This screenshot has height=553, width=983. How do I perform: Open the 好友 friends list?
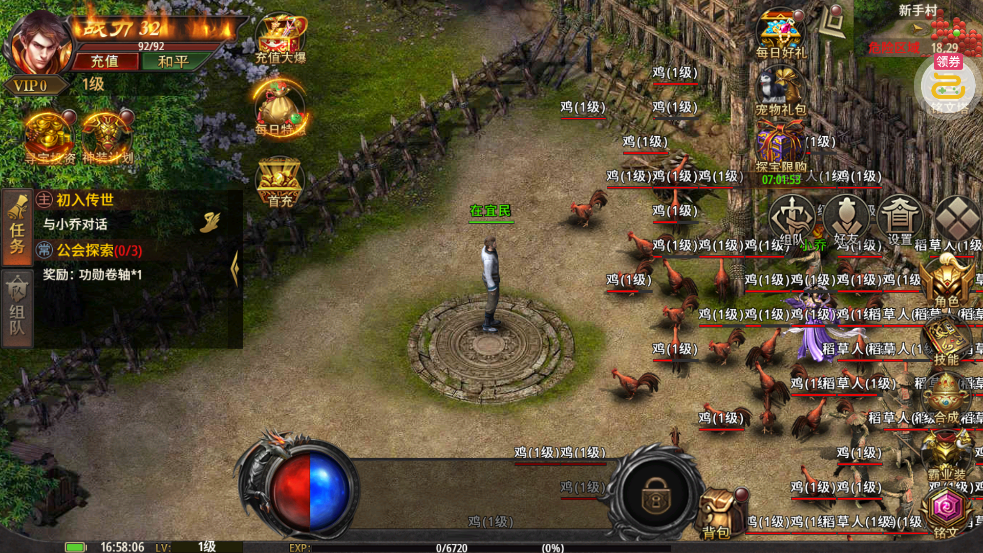[x=846, y=217]
